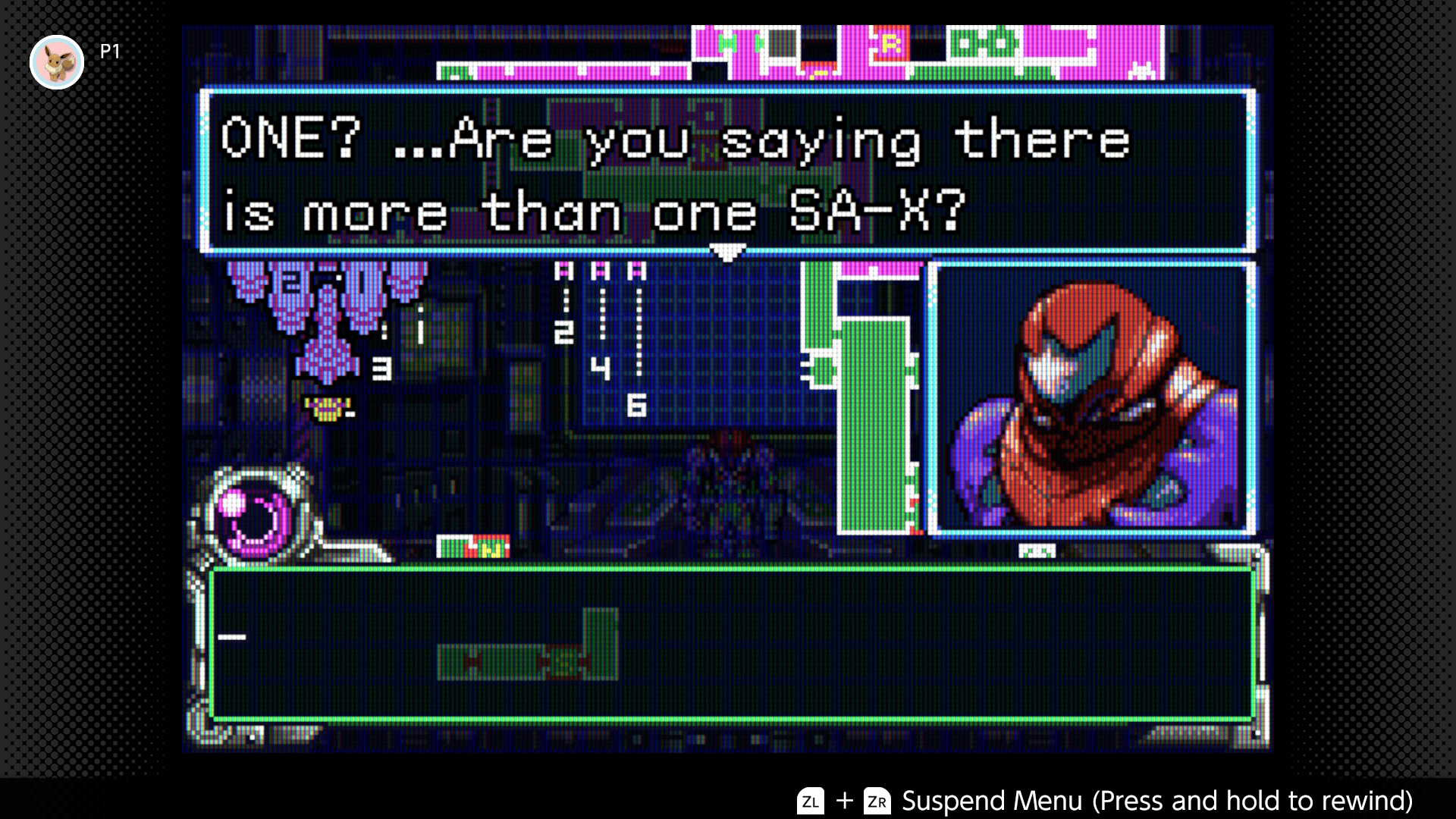Click the green-bordered computer message box
This screenshot has width=1456, height=819.
coord(731,643)
